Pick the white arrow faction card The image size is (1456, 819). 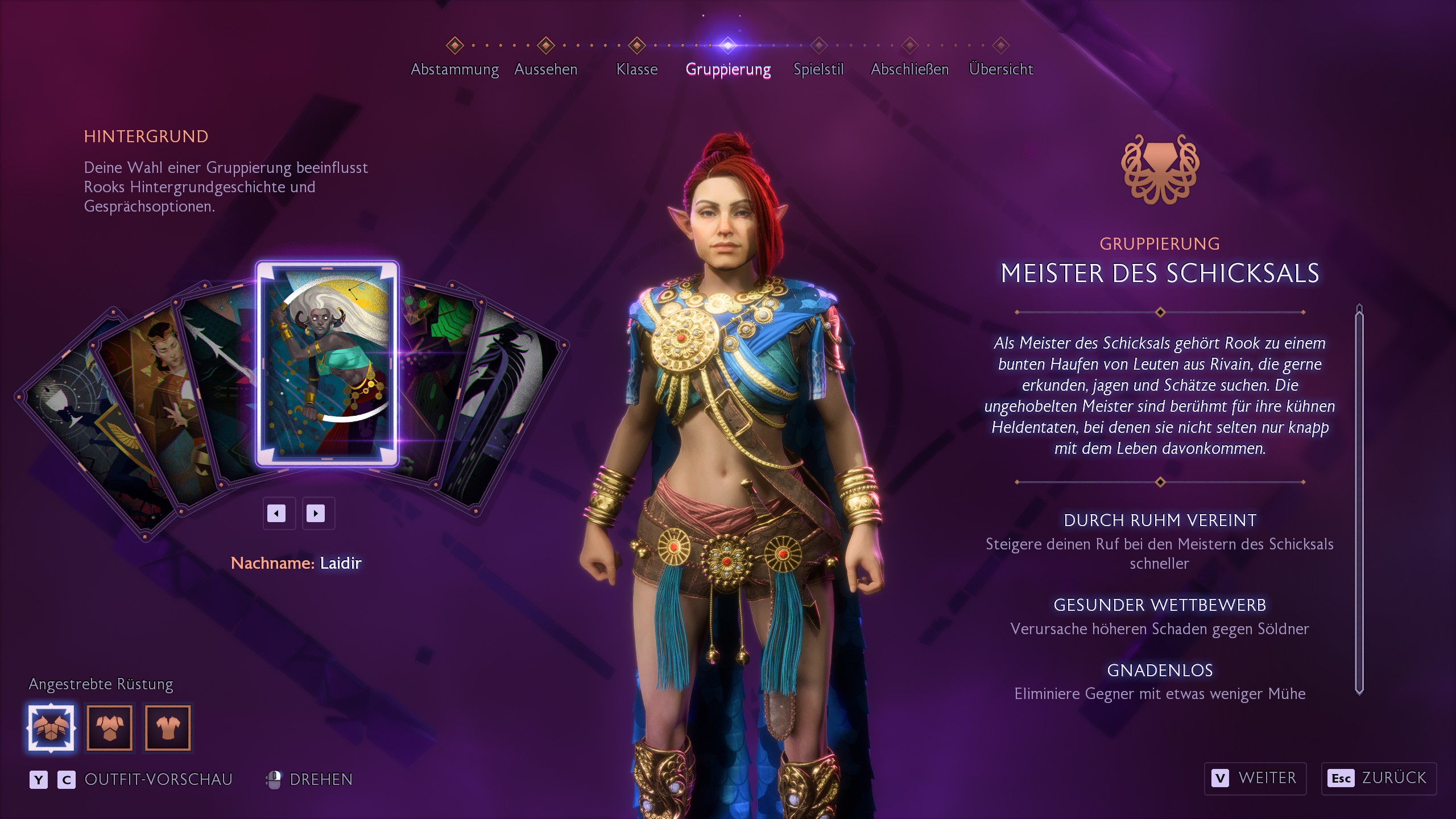point(219,370)
